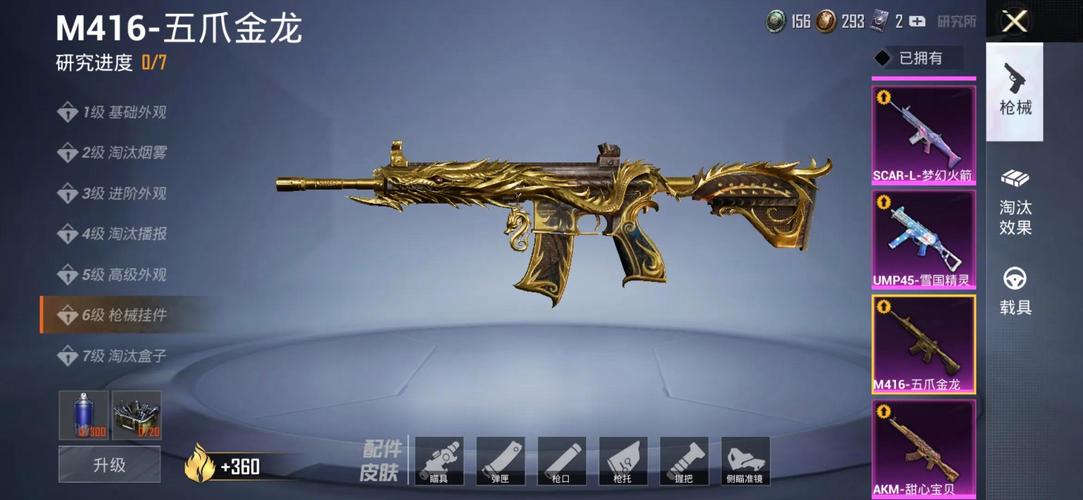The height and width of the screenshot is (500, 1083).
Task: Show level 7 淘汰盒子 entry
Action: click(113, 355)
